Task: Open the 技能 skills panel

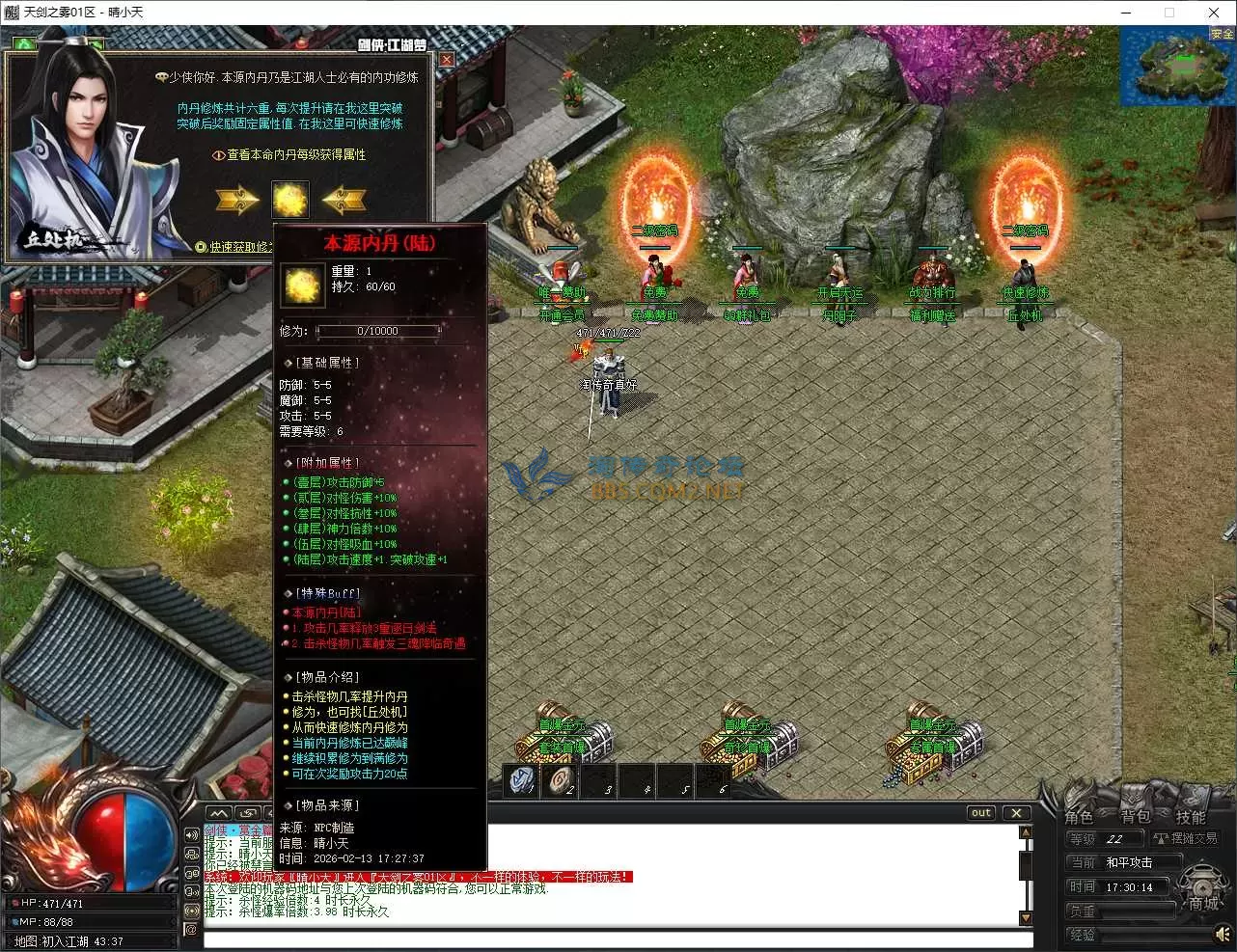Action: (1191, 817)
